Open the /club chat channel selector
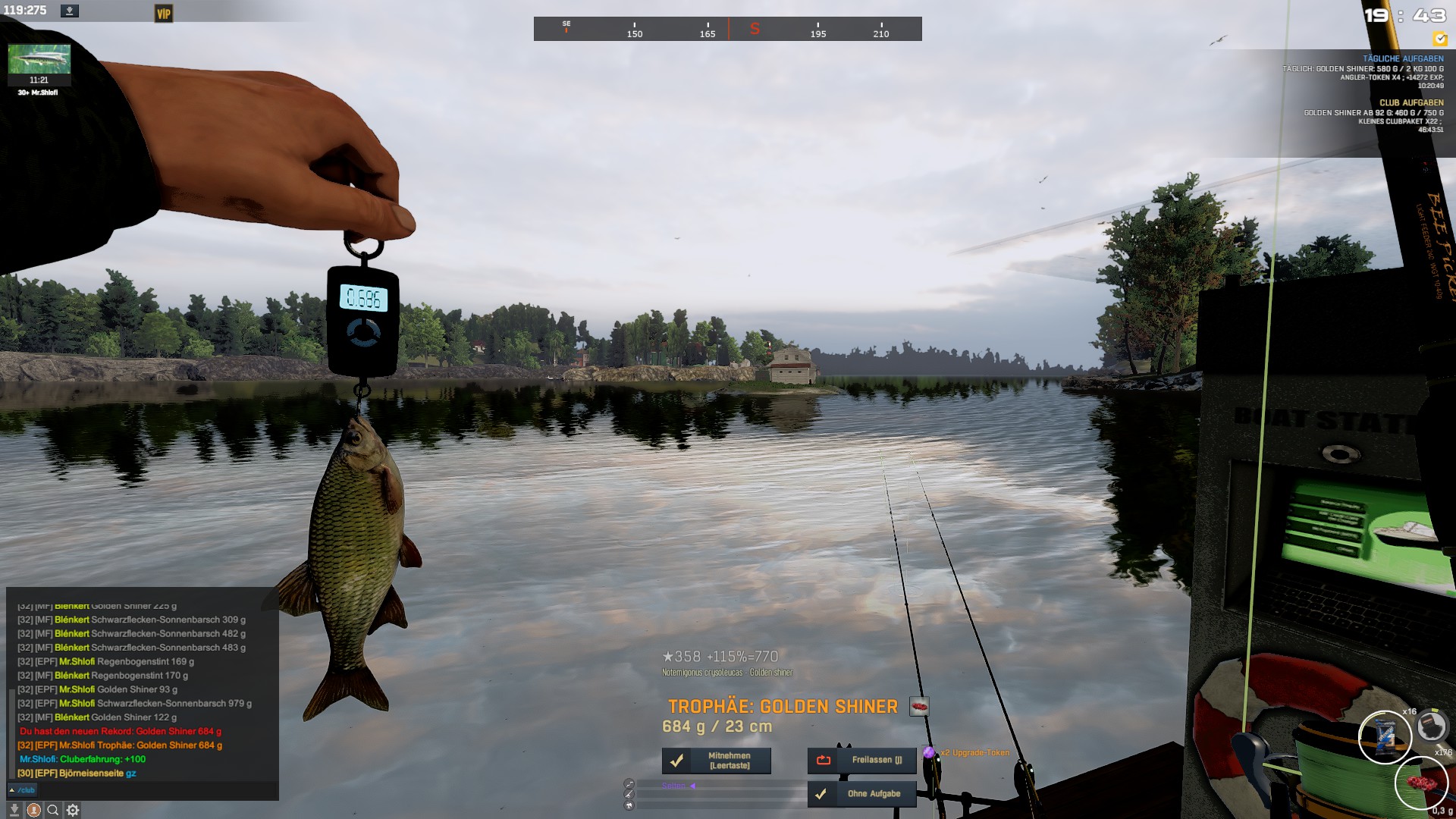The image size is (1456, 819). click(23, 790)
